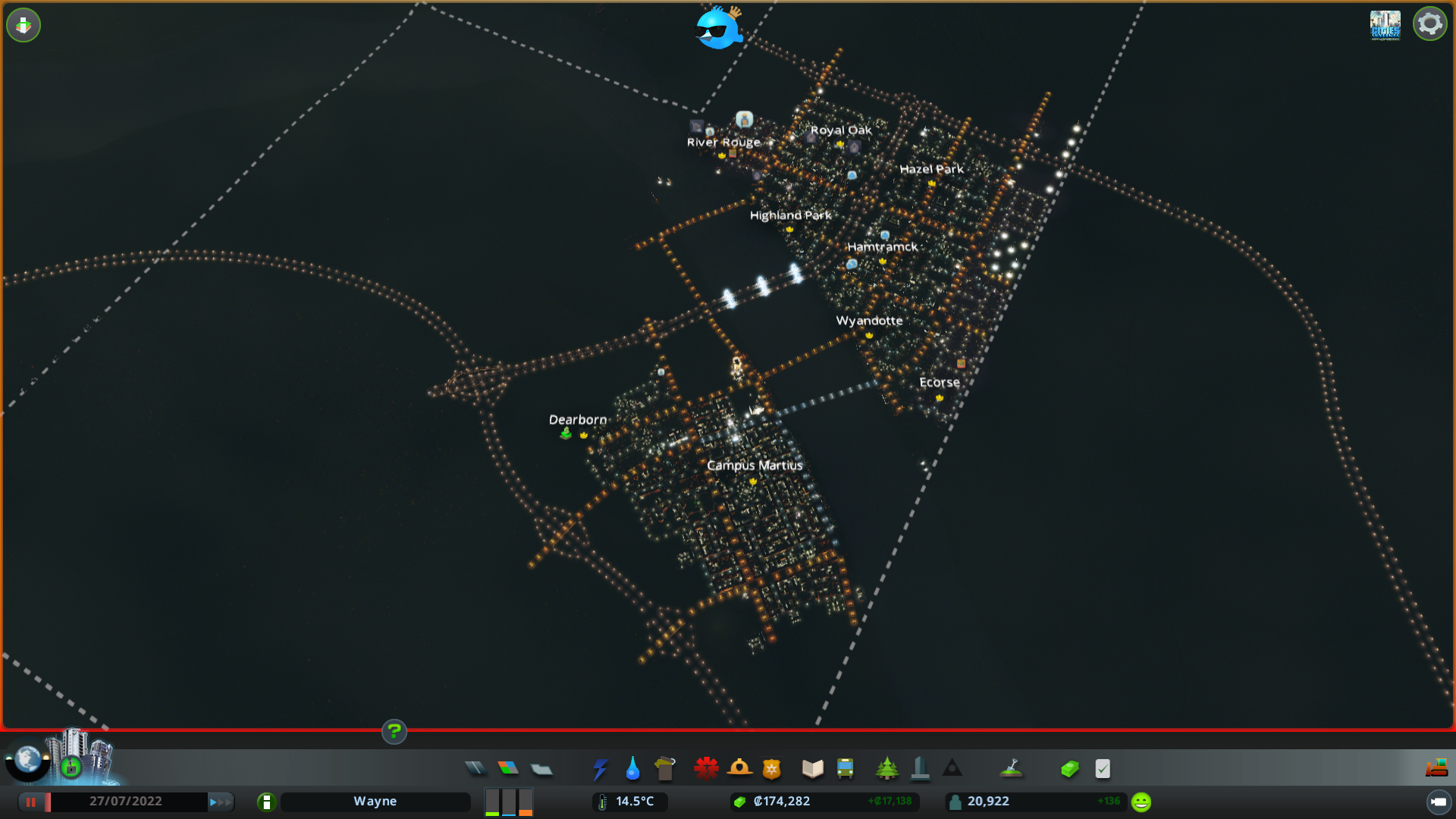Open the Public Transport menu
The image size is (1456, 819).
point(846,768)
